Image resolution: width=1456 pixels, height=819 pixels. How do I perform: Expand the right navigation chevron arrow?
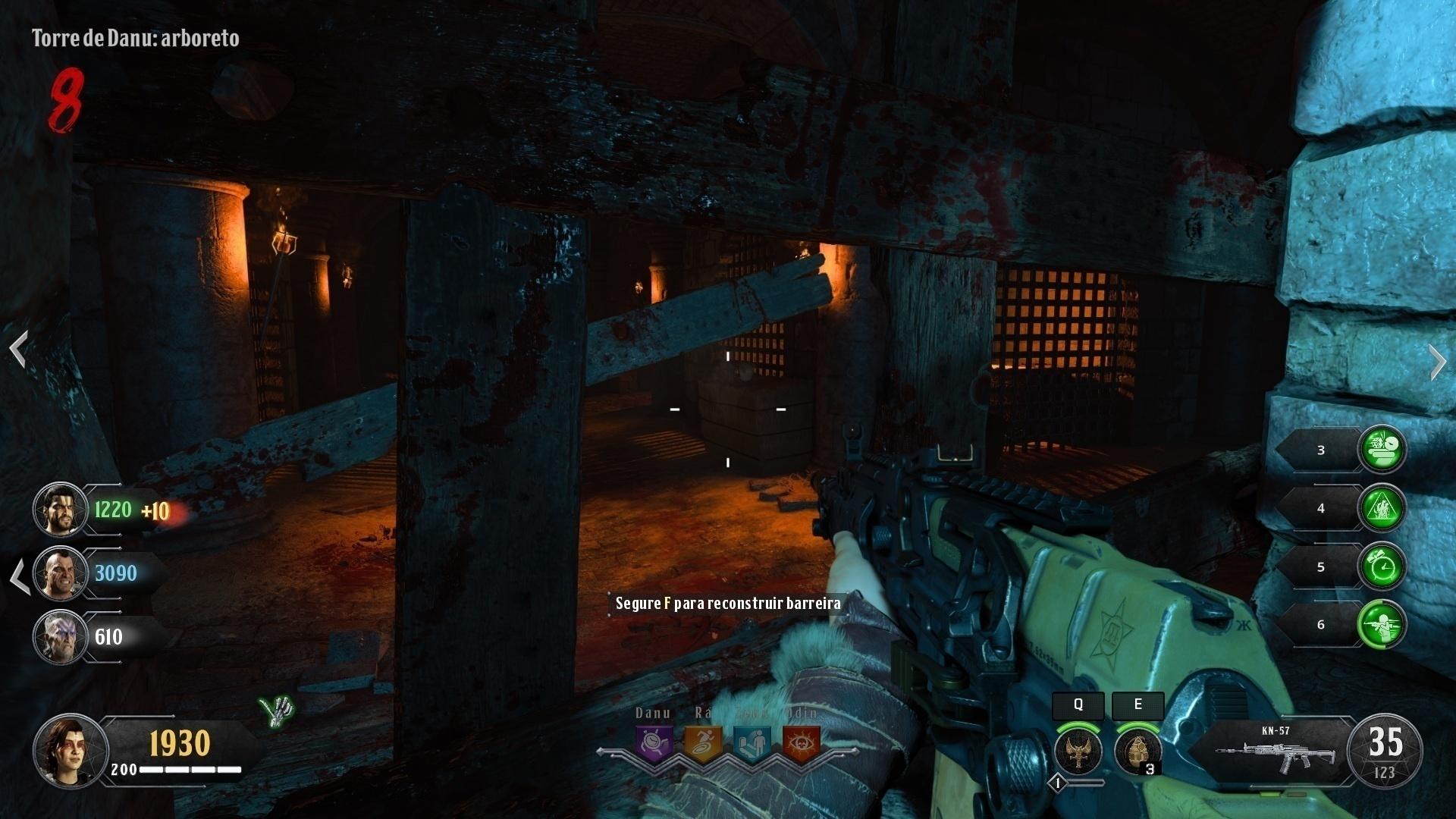pos(1439,362)
